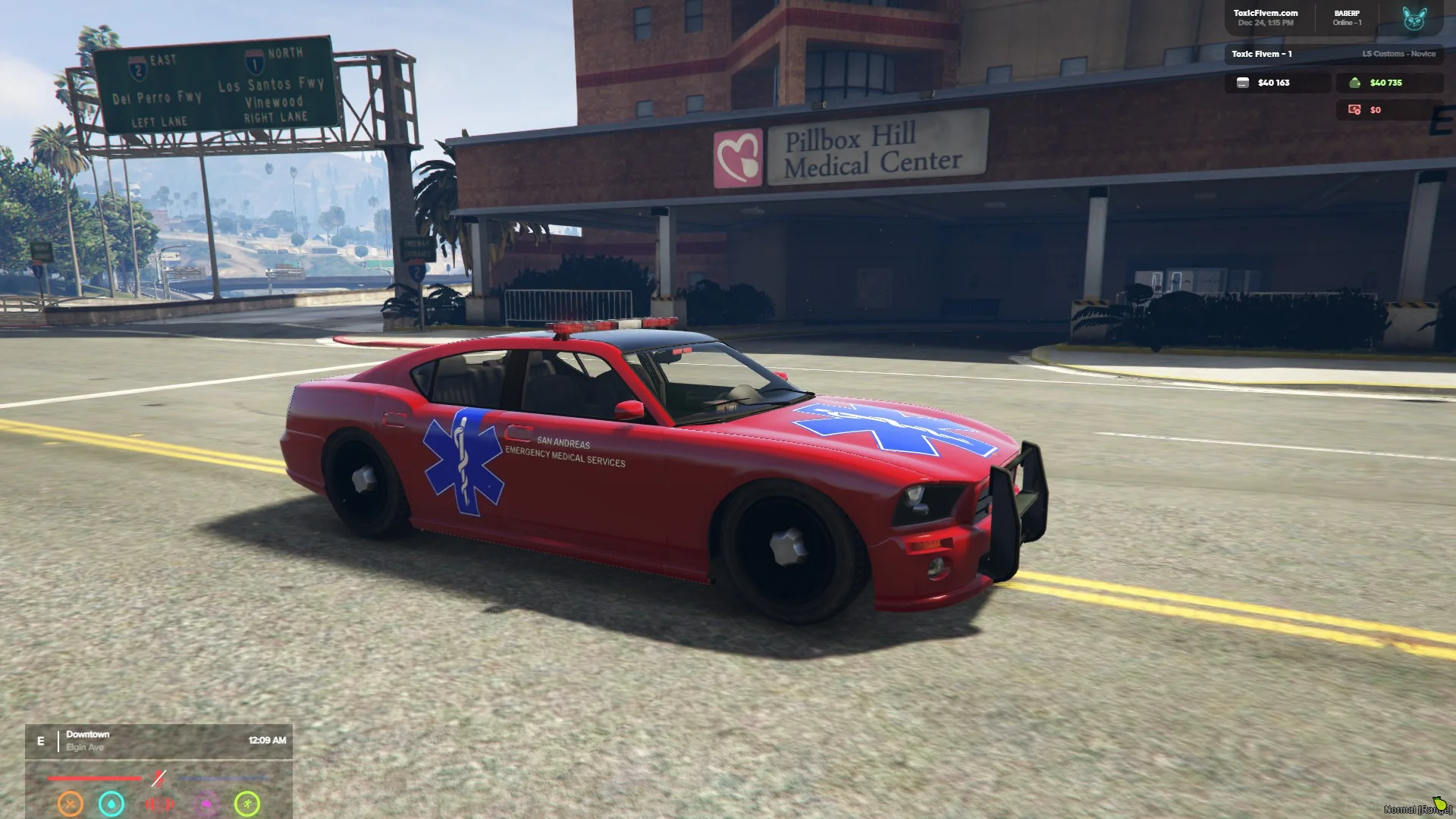Click the green wallet cash icon
Image resolution: width=1456 pixels, height=819 pixels.
click(x=1354, y=83)
